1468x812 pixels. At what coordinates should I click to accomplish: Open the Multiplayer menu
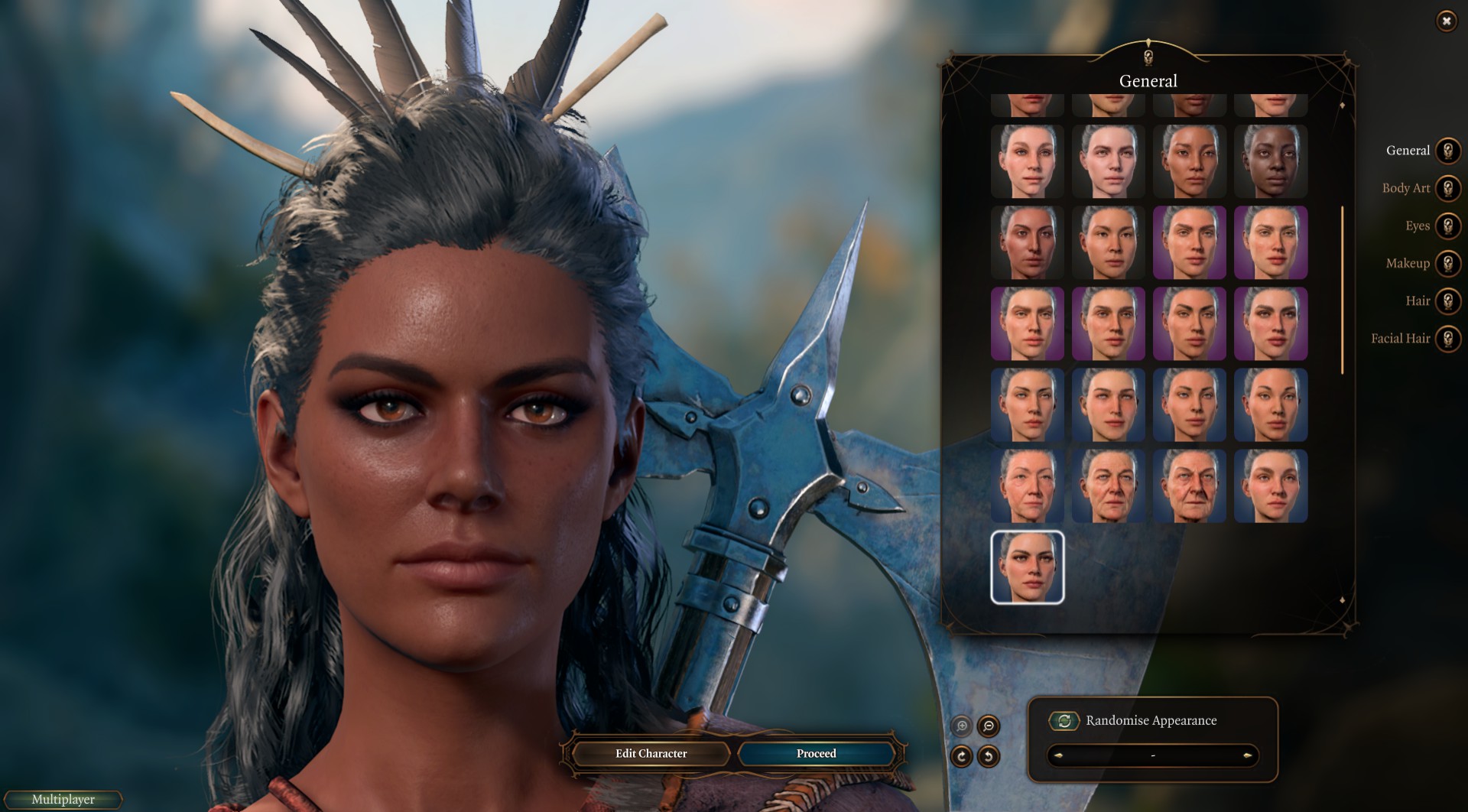[x=63, y=799]
